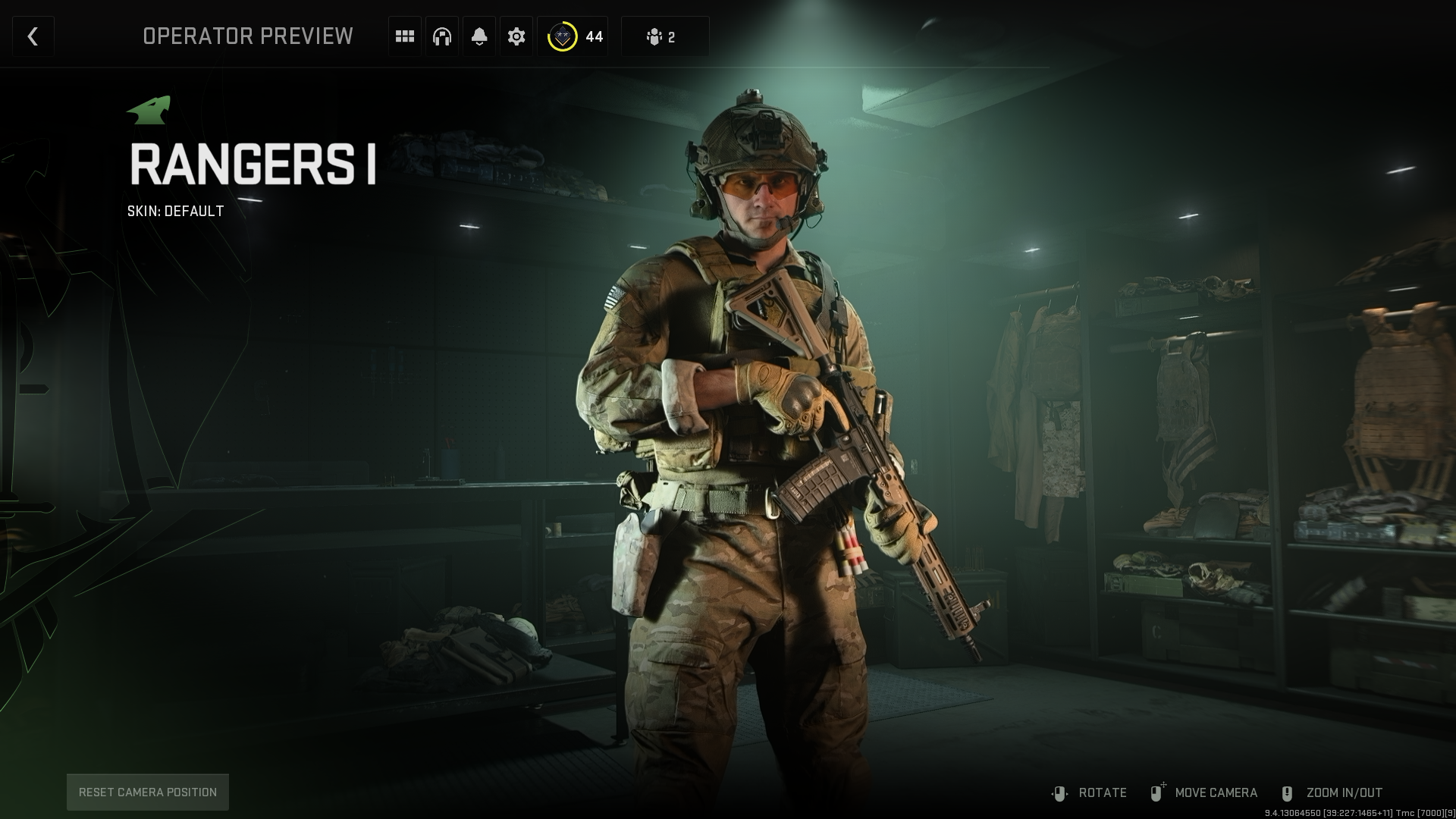The width and height of the screenshot is (1456, 819).
Task: Select the headset channels icon
Action: click(x=441, y=36)
